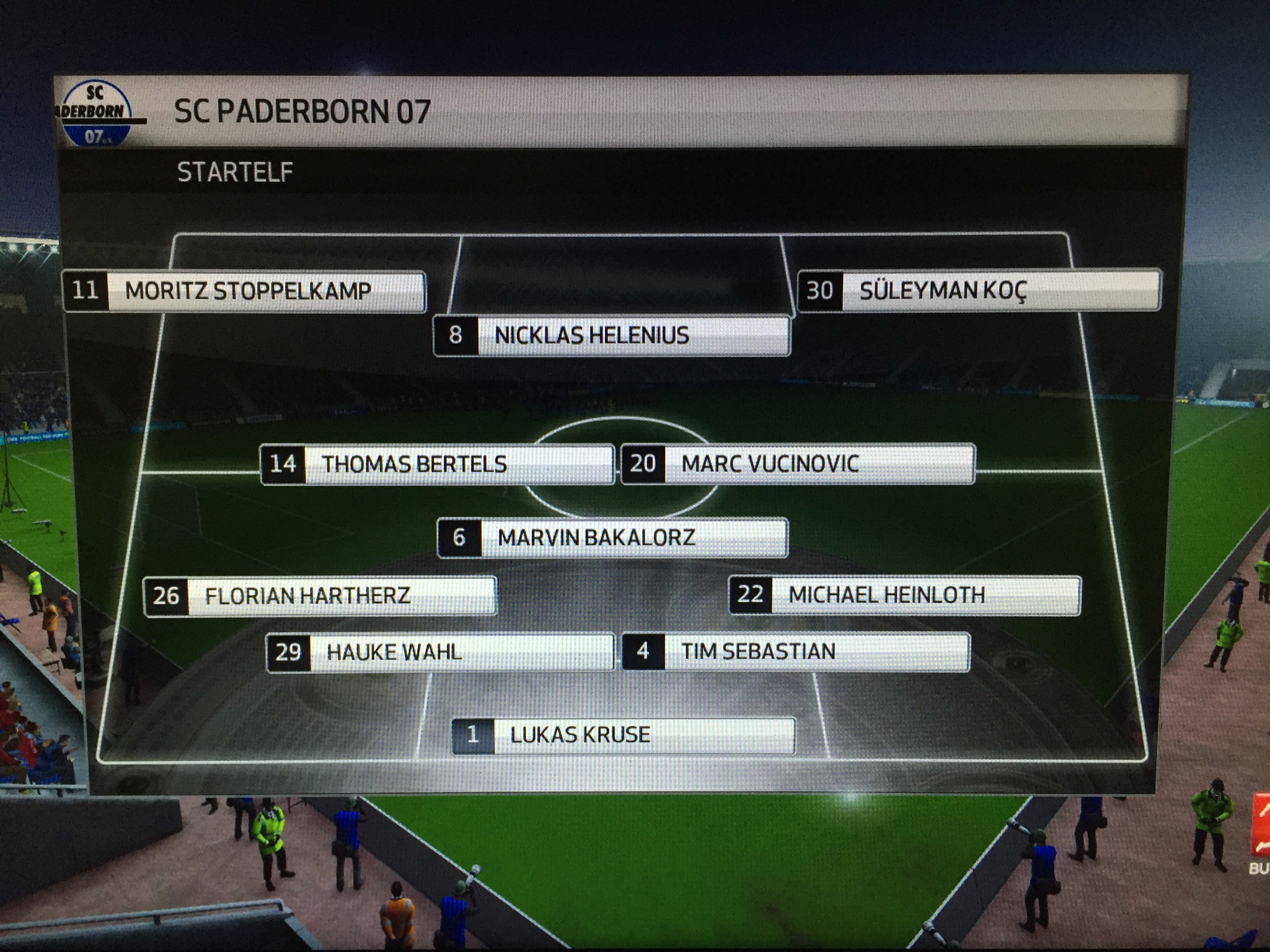Select Süleyman Koç in the starting eleven

tap(979, 289)
